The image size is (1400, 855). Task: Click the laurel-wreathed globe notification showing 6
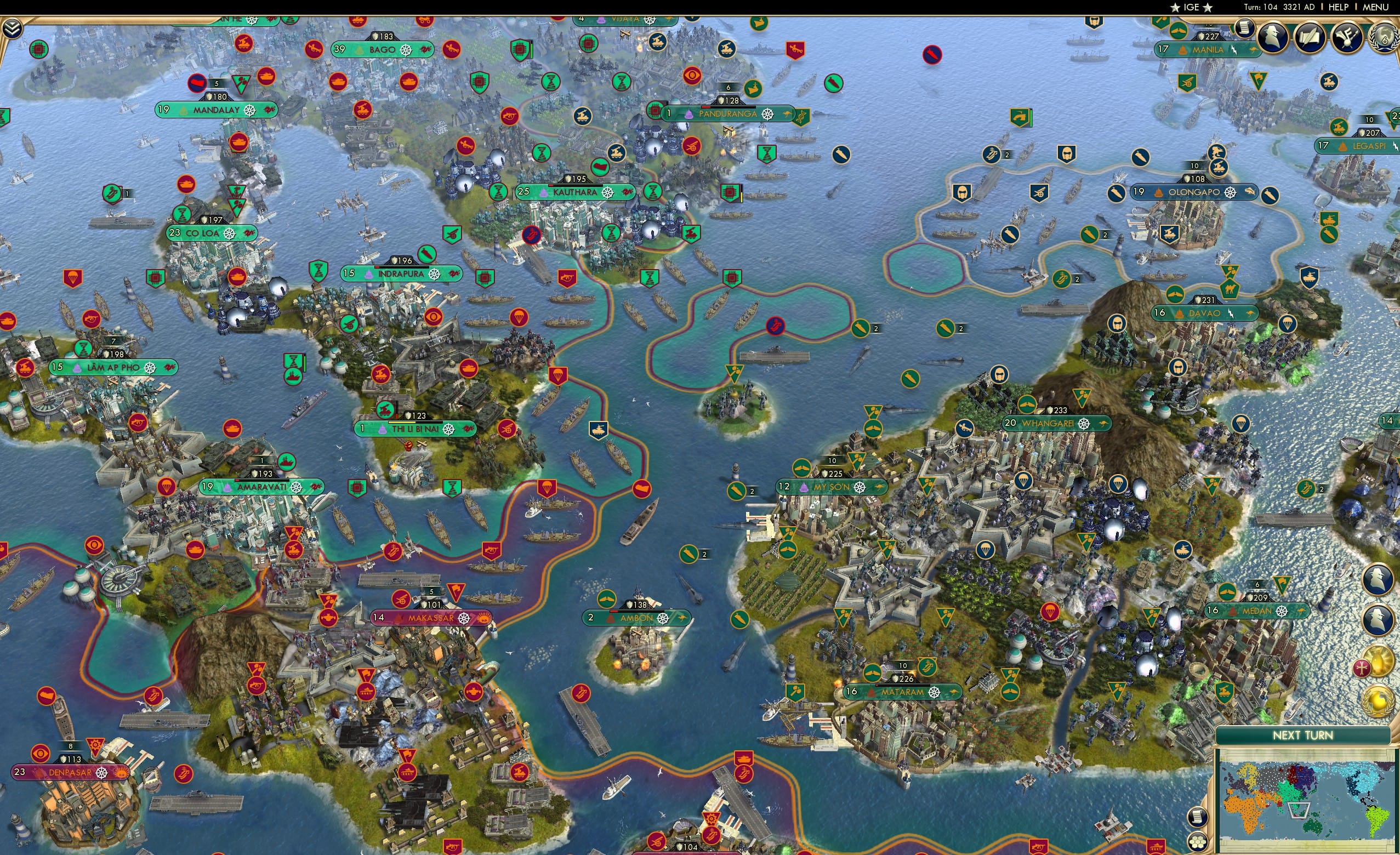click(x=1385, y=38)
